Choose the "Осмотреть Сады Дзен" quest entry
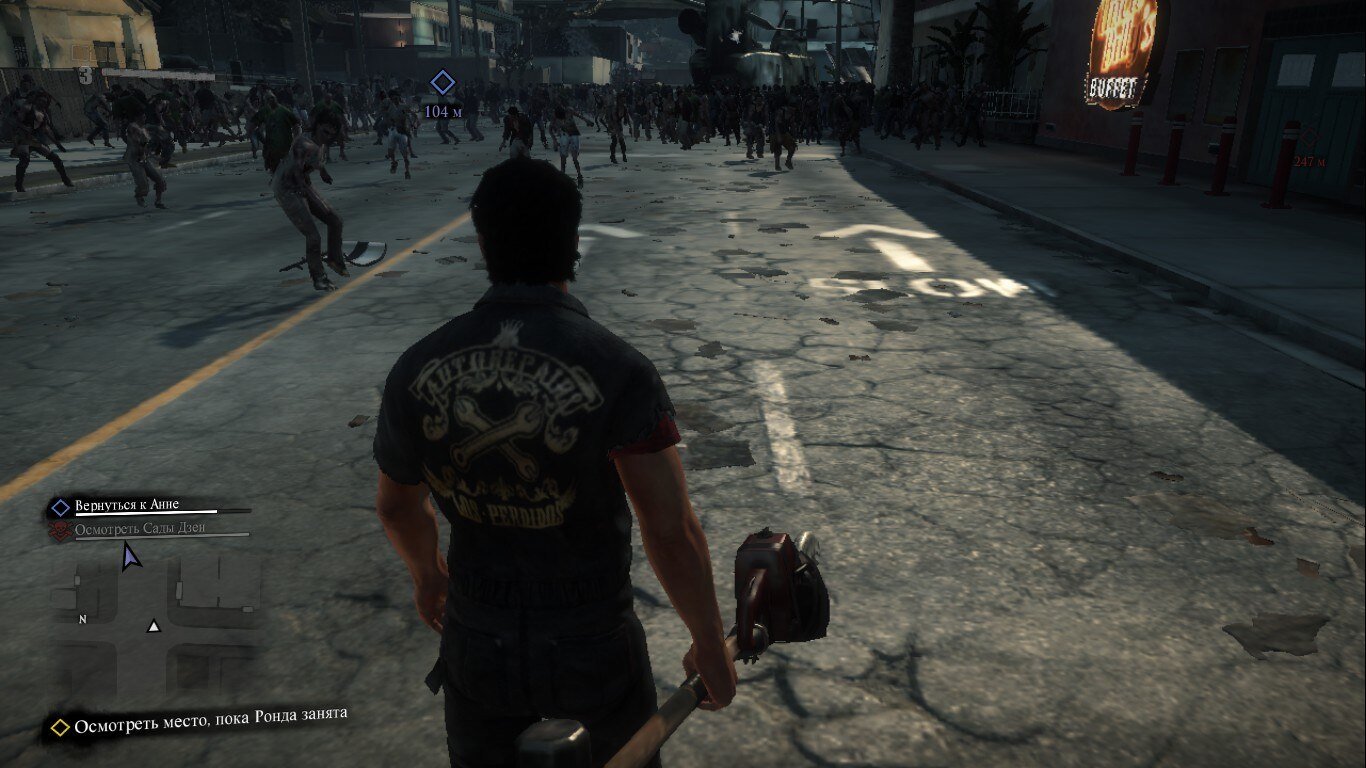Screen dimensions: 1366x768 (x=140, y=528)
